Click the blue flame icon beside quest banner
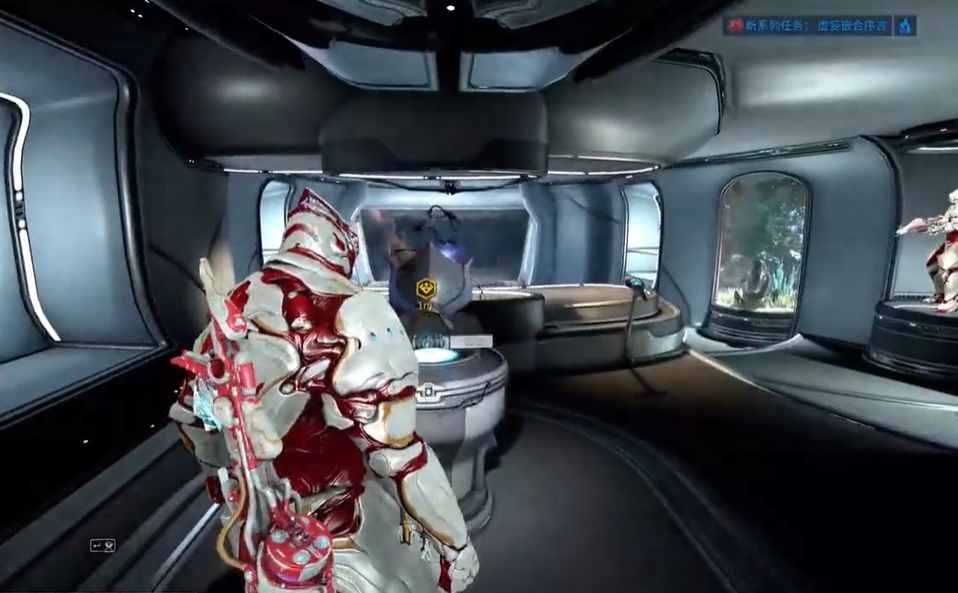Screen dimensions: 958x593 [x=906, y=26]
